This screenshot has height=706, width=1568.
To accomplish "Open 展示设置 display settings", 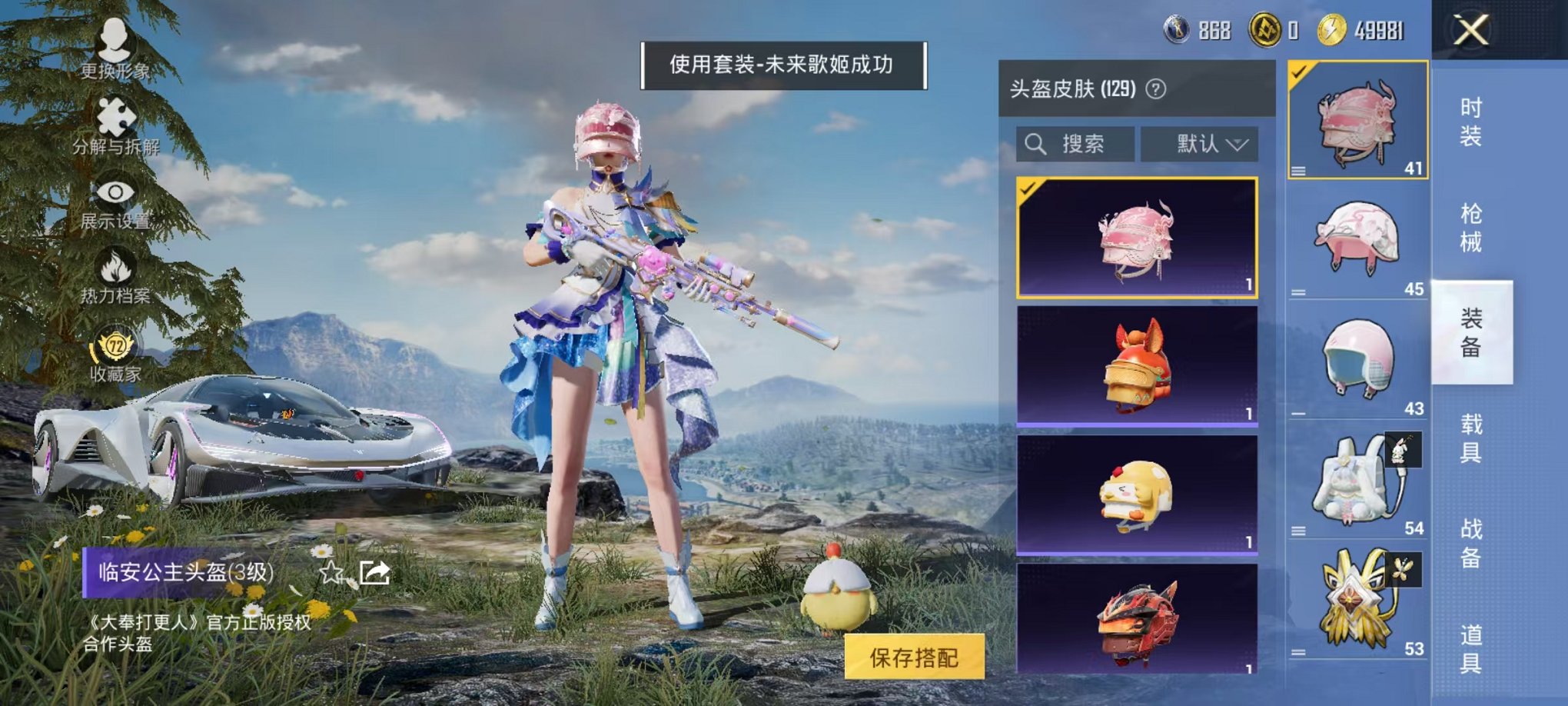I will click(x=114, y=208).
